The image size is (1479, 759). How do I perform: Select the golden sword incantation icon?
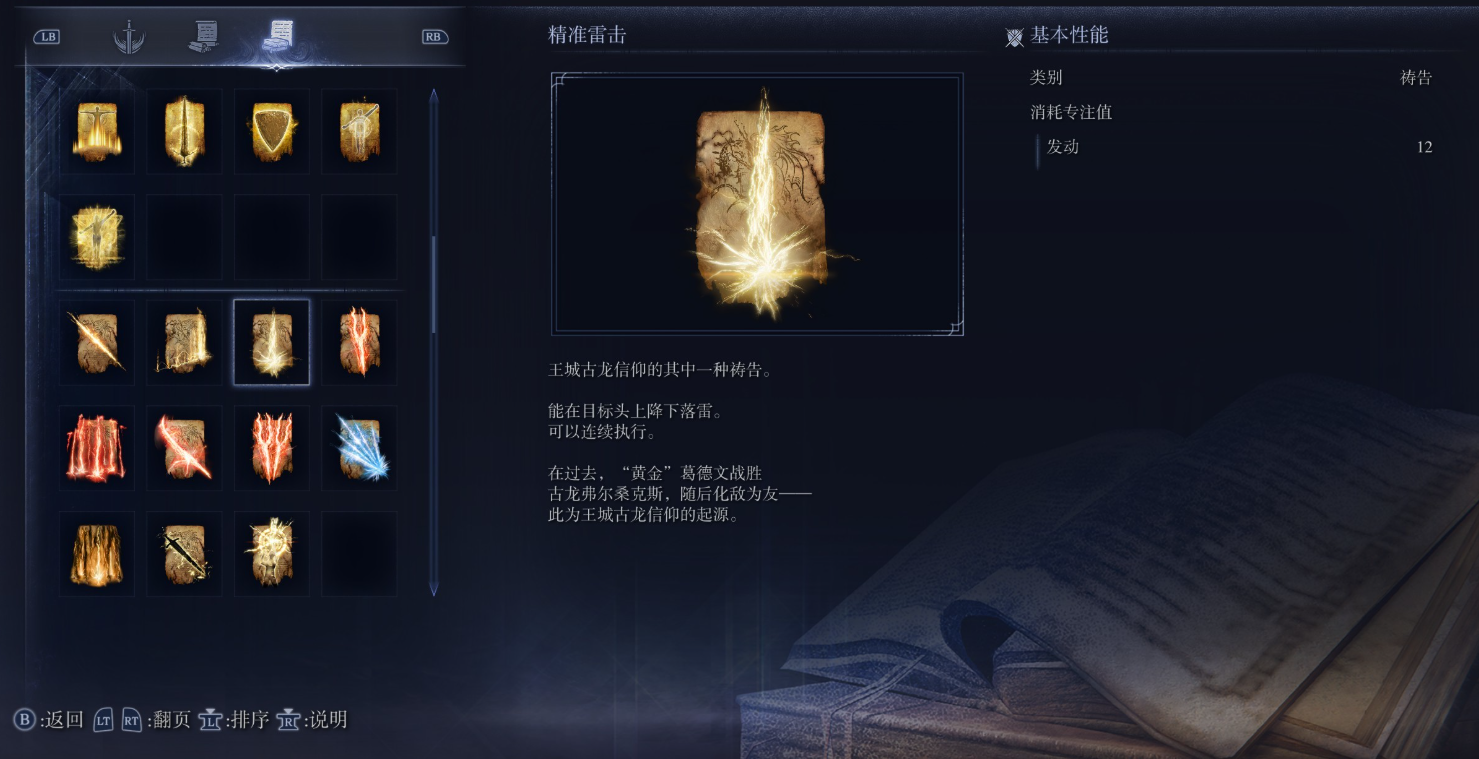184,131
